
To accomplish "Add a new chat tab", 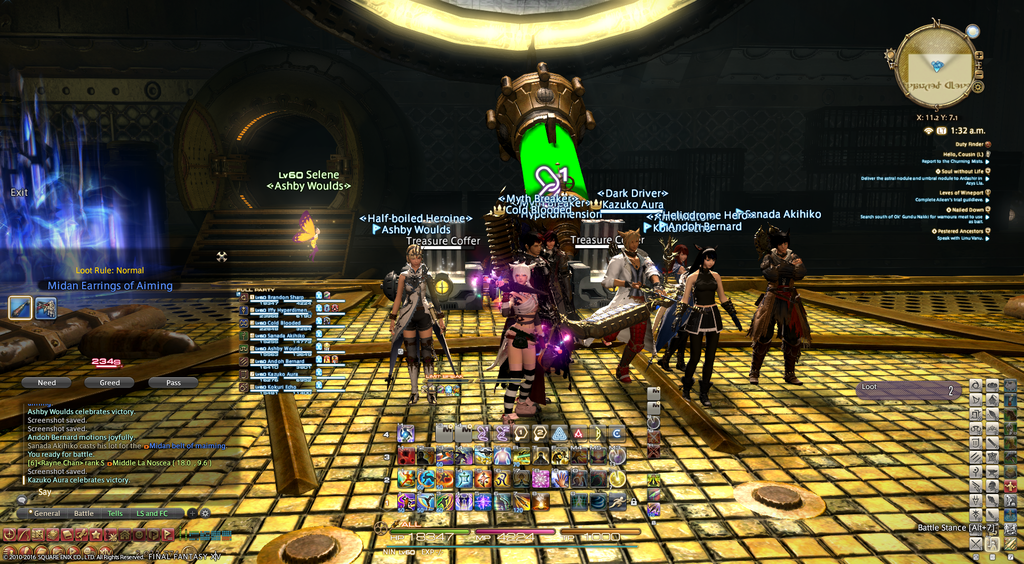I will pyautogui.click(x=191, y=513).
